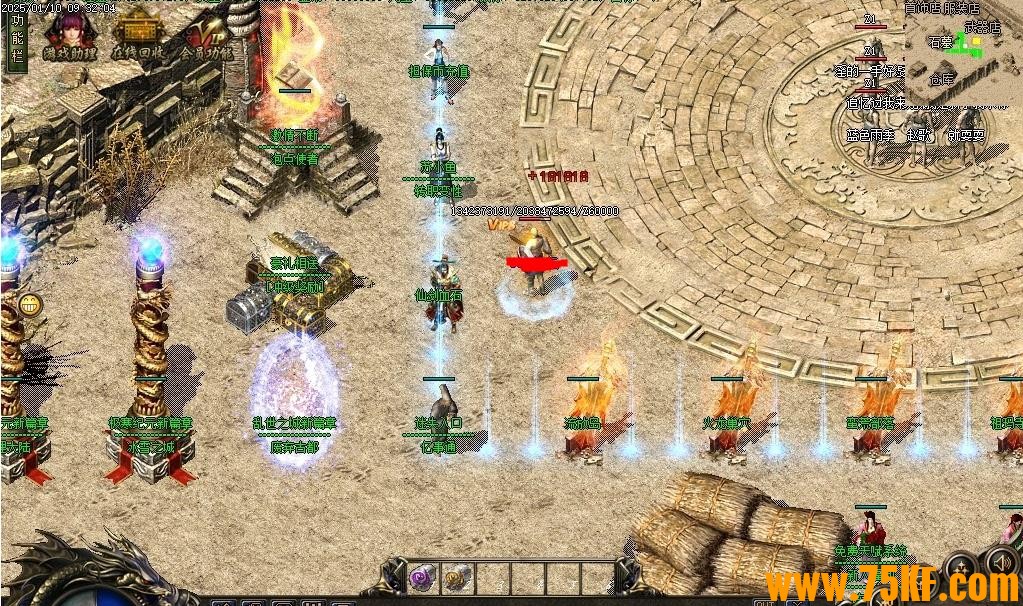
Task: Toggle the 功能栏 function bar tab
Action: (16, 40)
